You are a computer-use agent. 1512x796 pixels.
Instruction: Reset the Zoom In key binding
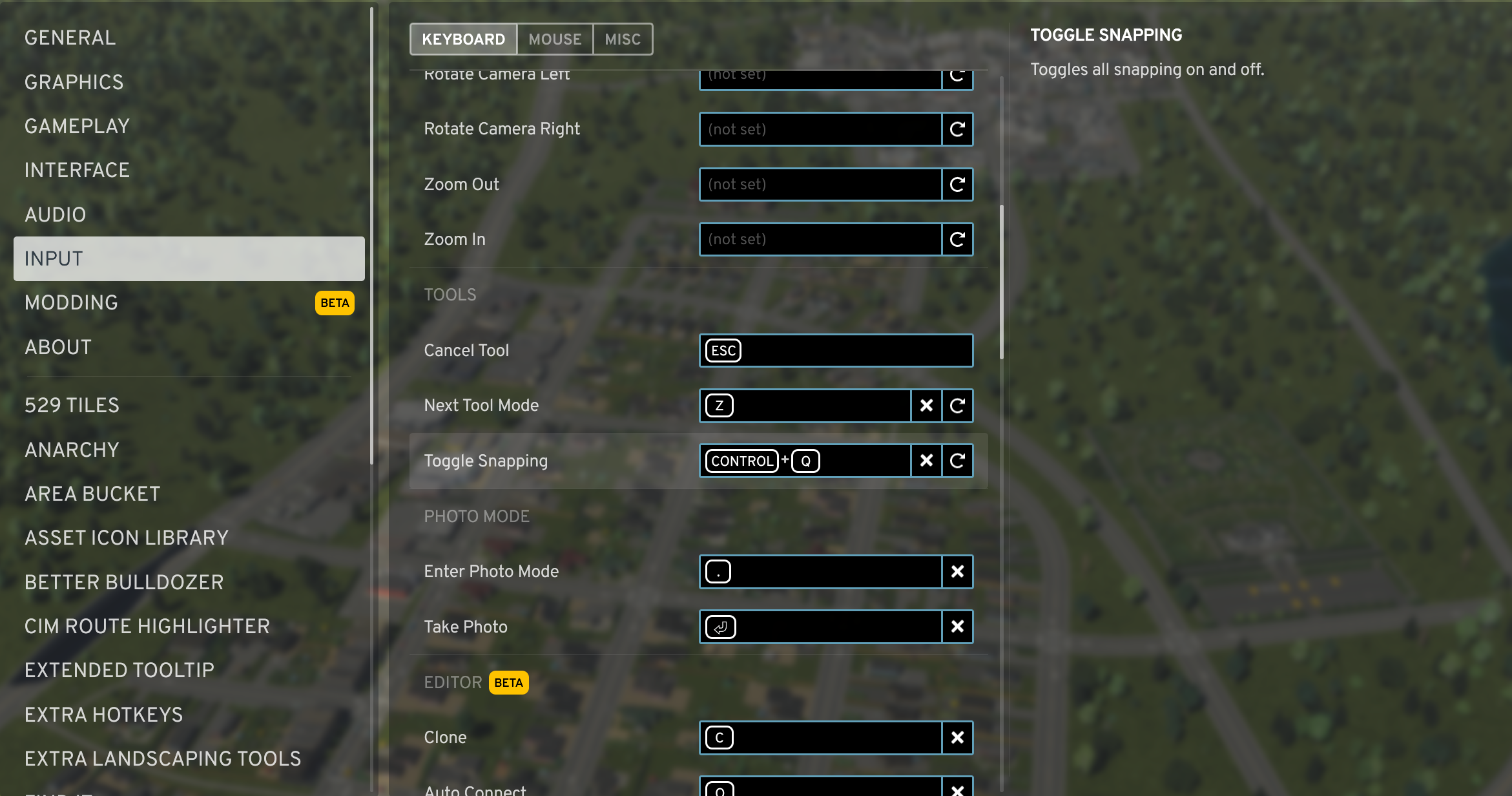click(x=958, y=239)
